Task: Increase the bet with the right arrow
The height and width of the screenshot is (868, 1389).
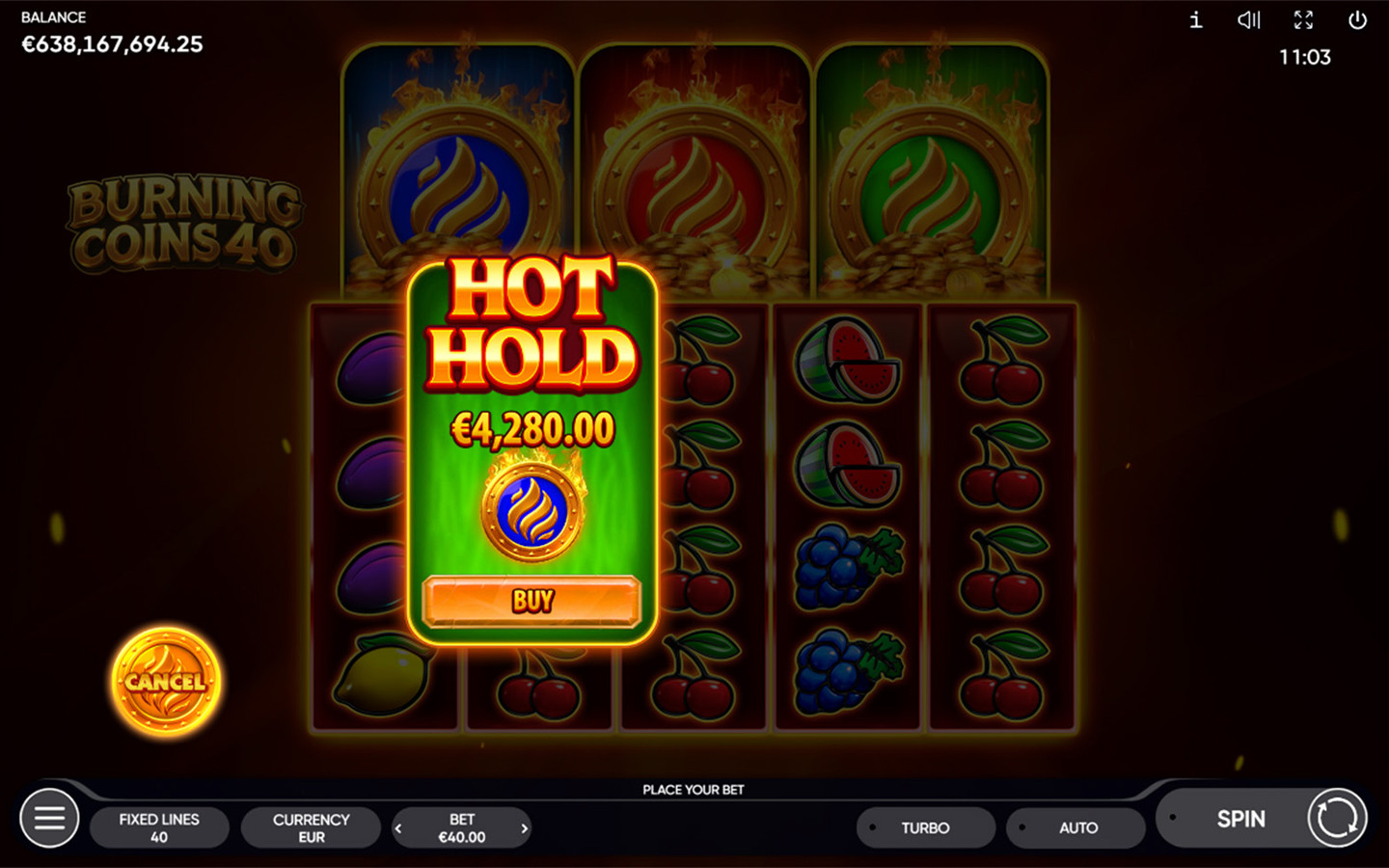Action: (x=524, y=827)
